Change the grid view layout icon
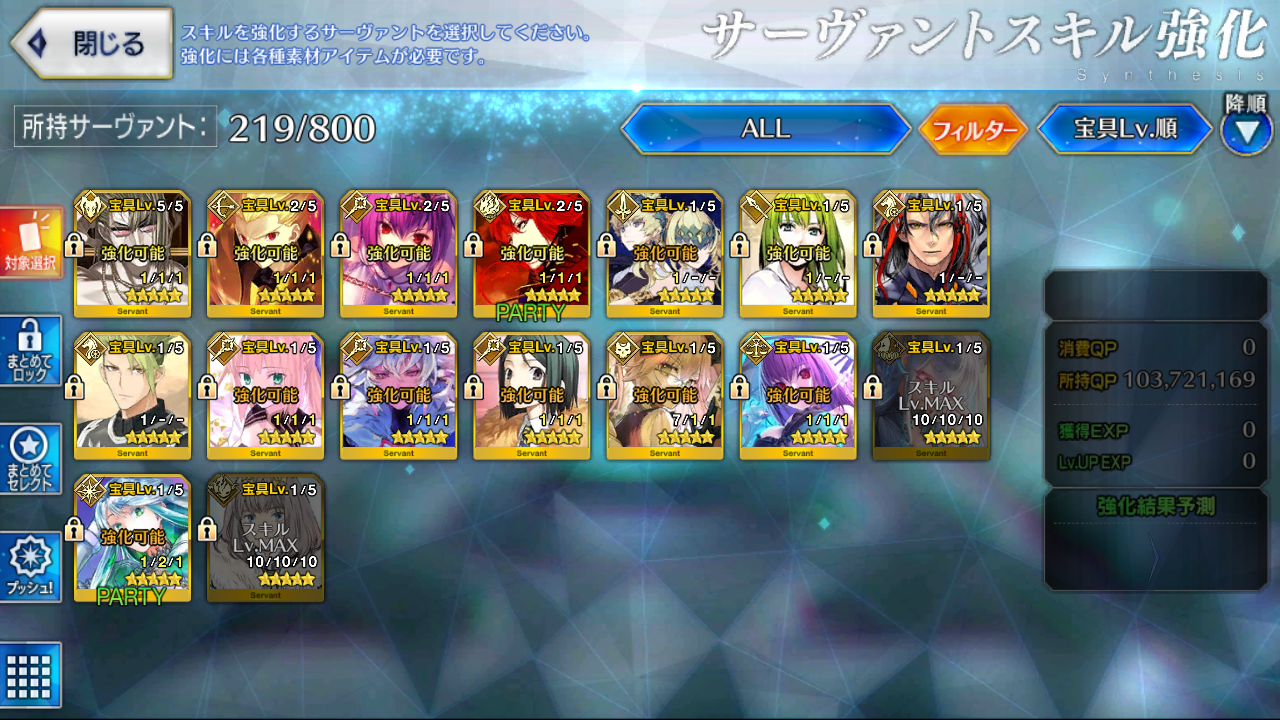 pos(31,675)
